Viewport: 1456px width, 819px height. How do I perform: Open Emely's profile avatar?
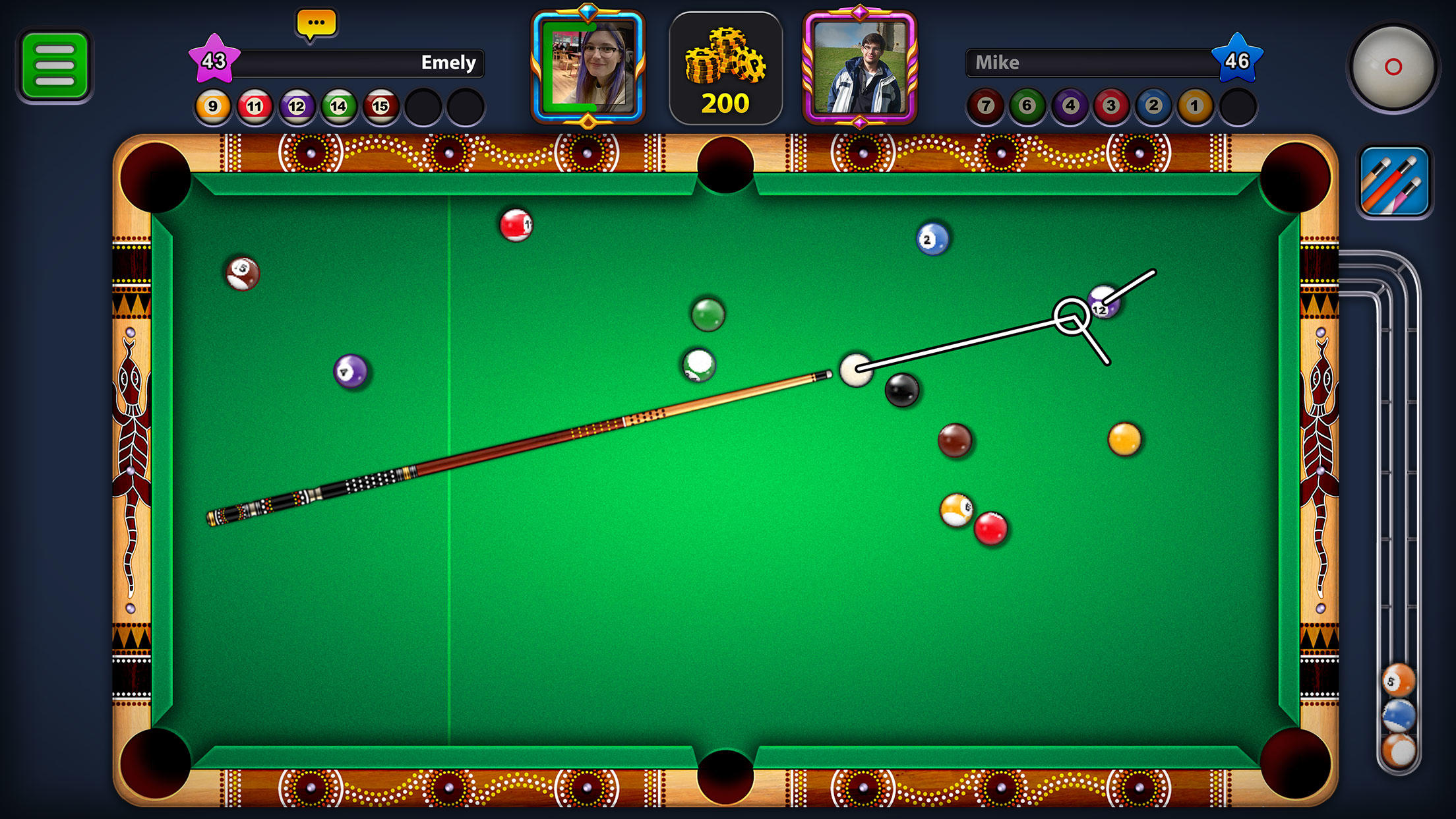click(x=589, y=66)
